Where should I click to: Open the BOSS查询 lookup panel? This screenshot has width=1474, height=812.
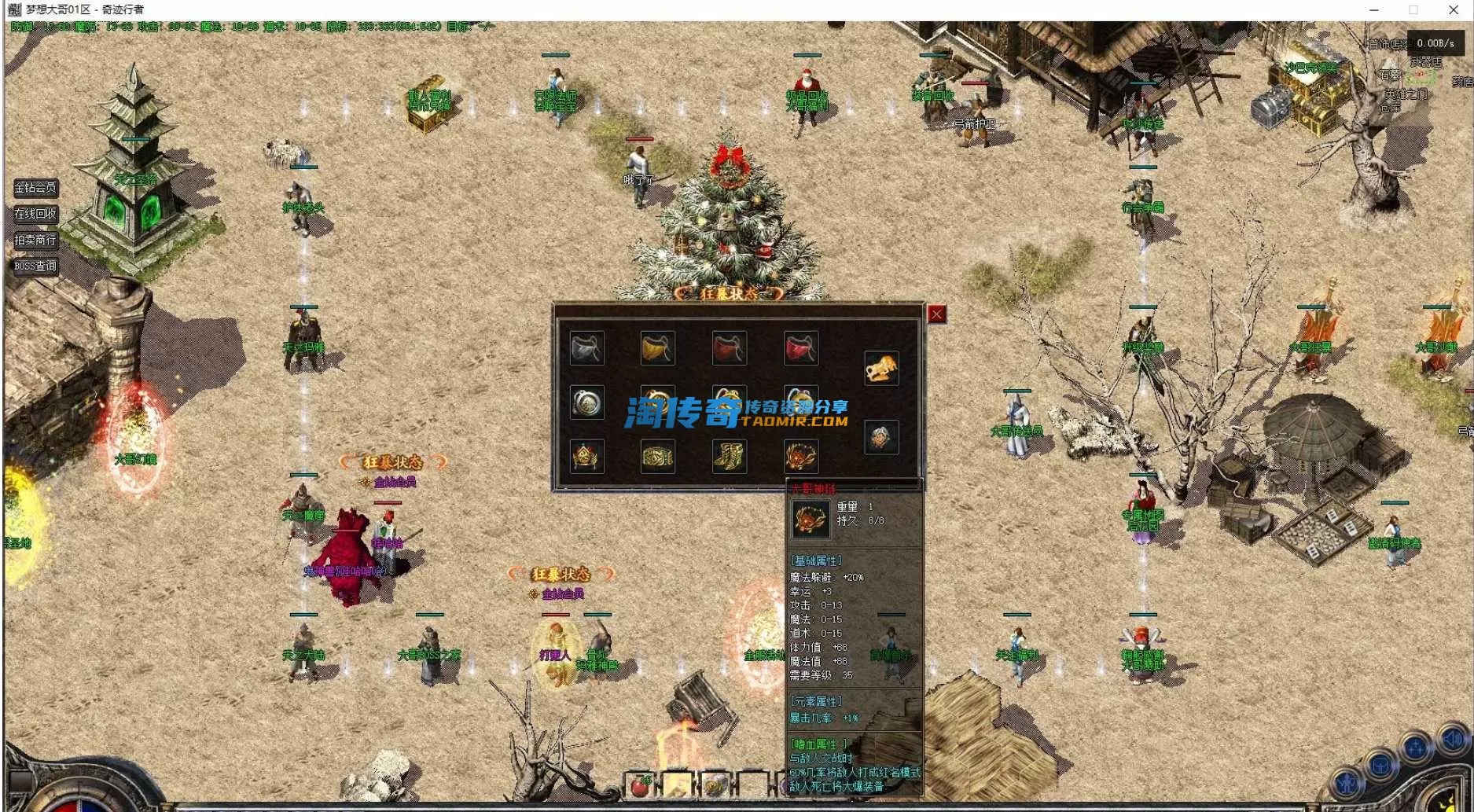point(35,266)
